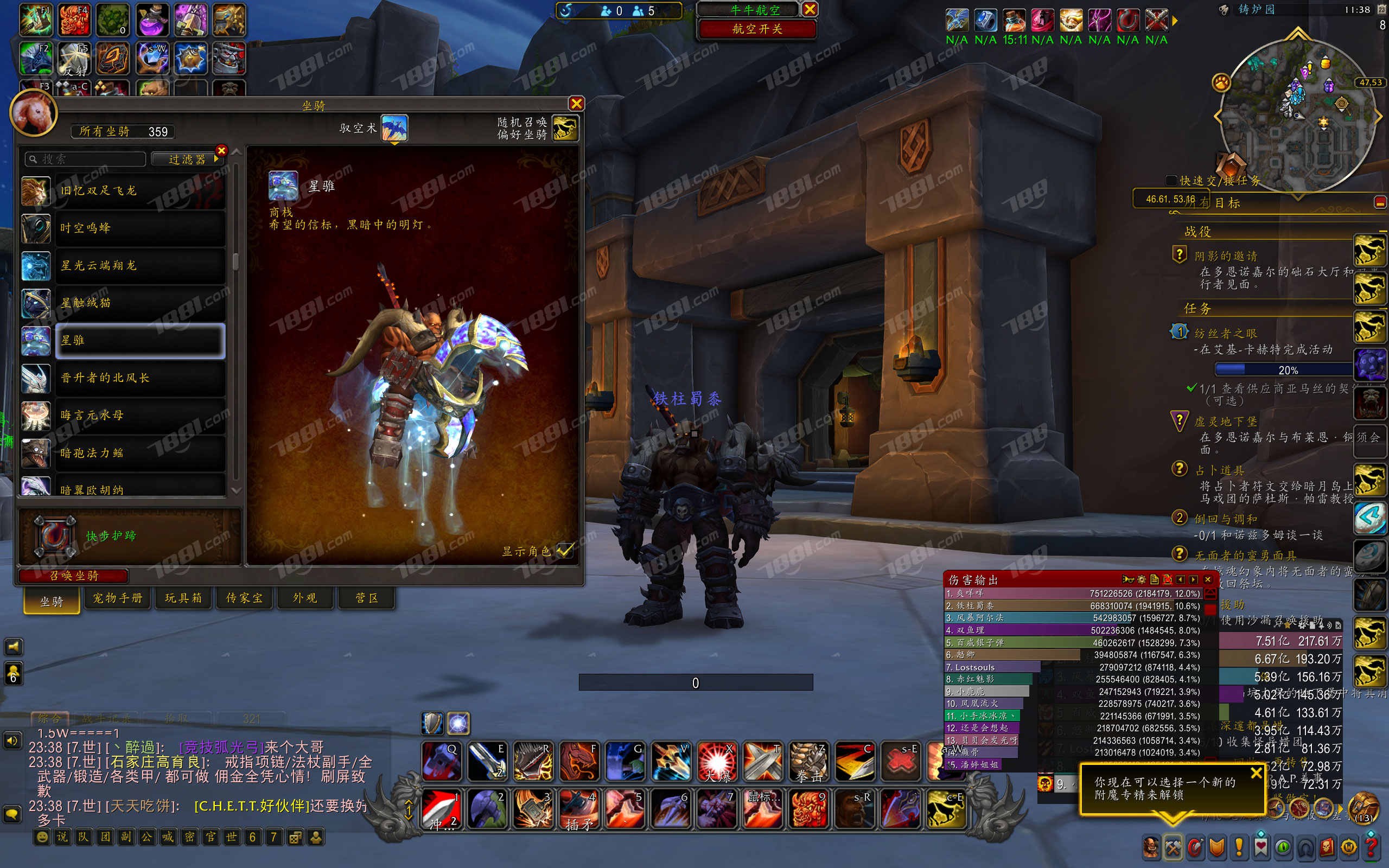Toggle the 显示角色 checkbox
Viewport: 1389px width, 868px height.
[565, 551]
